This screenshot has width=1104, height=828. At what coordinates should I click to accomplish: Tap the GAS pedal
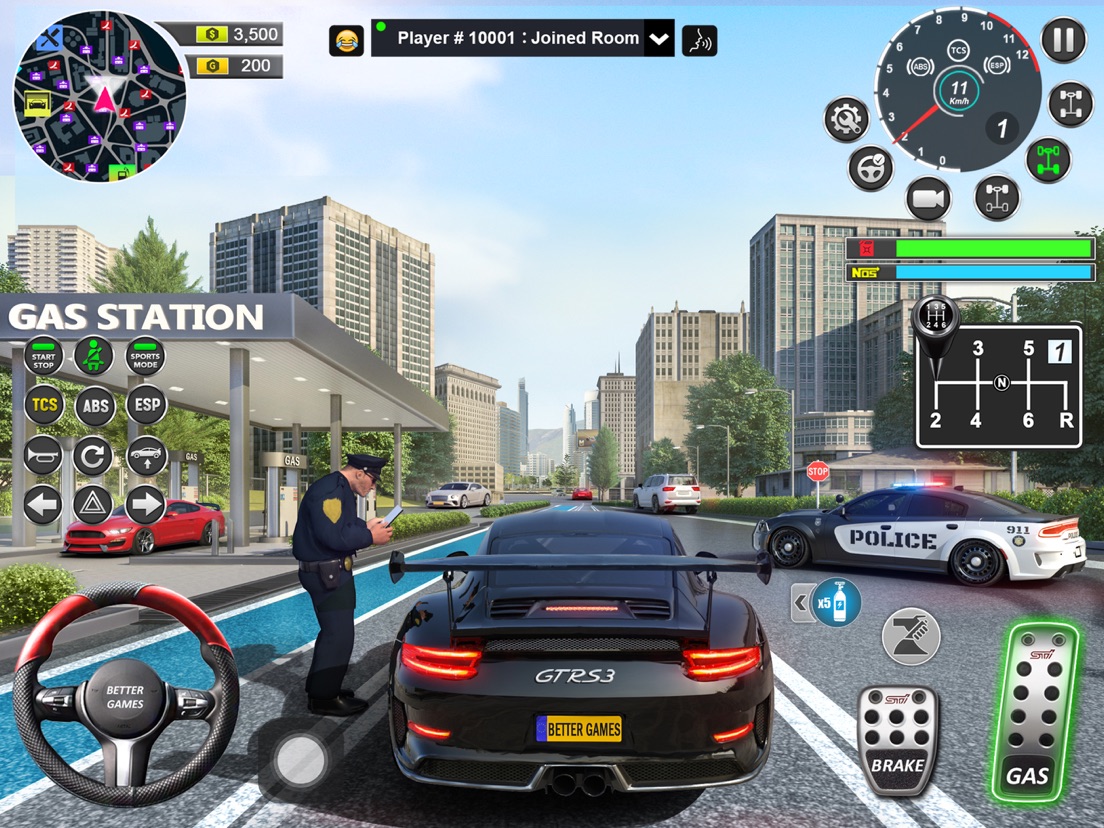[x=1034, y=712]
